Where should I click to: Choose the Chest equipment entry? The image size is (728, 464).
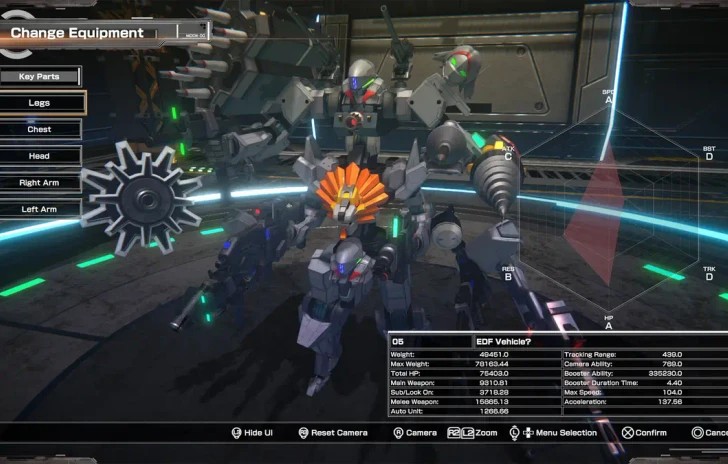click(40, 129)
